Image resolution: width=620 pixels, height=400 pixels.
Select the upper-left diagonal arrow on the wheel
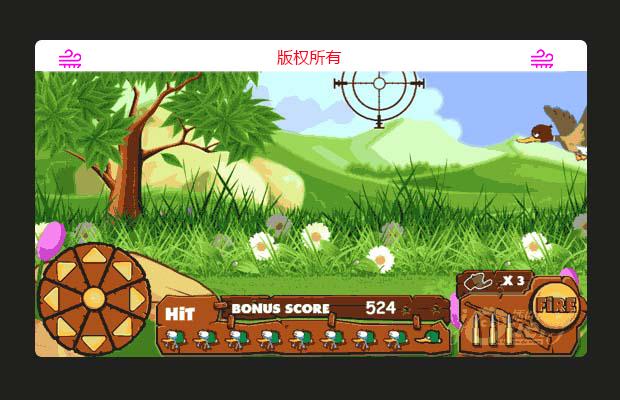click(64, 269)
